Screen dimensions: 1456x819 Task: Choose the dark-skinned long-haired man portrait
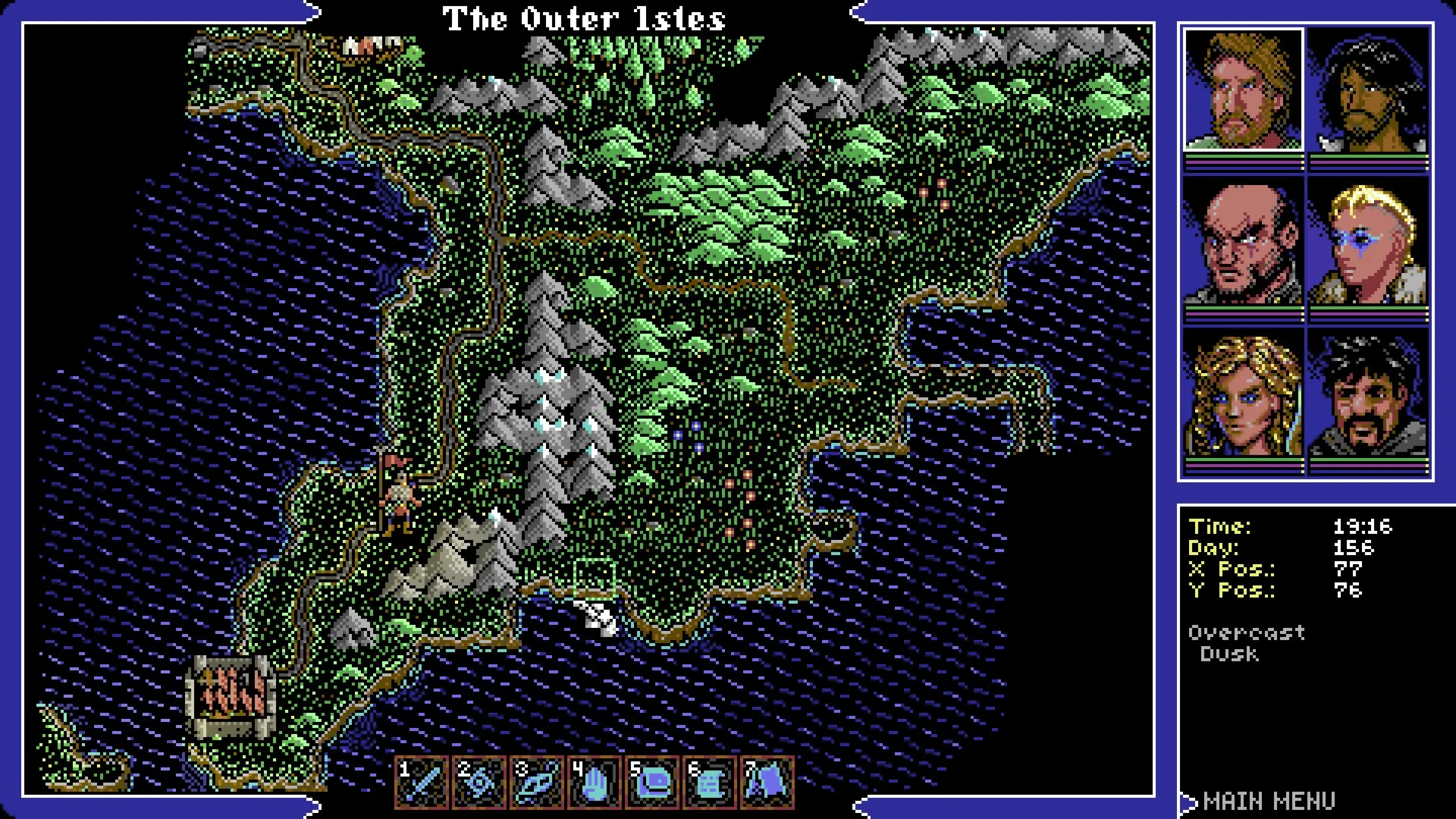1369,90
